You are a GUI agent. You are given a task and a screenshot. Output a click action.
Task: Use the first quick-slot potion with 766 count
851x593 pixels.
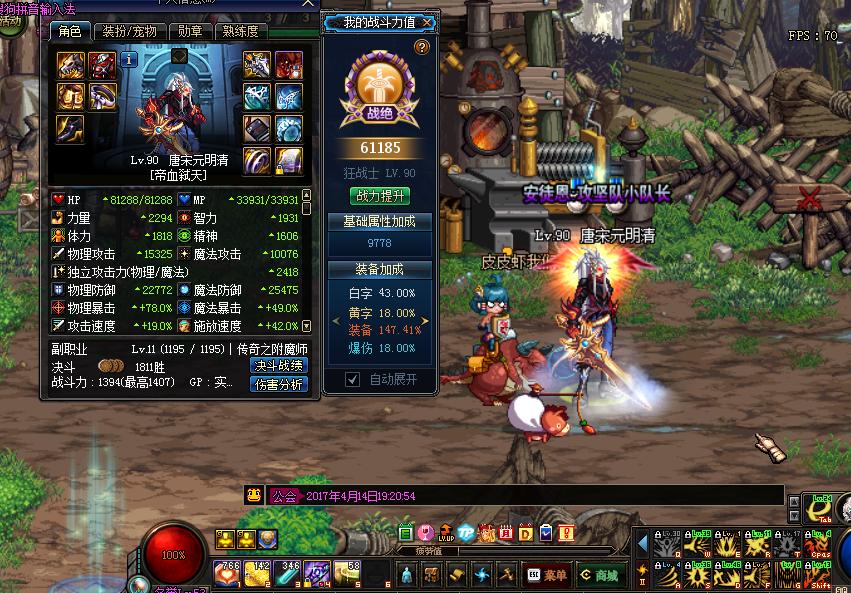click(x=227, y=574)
